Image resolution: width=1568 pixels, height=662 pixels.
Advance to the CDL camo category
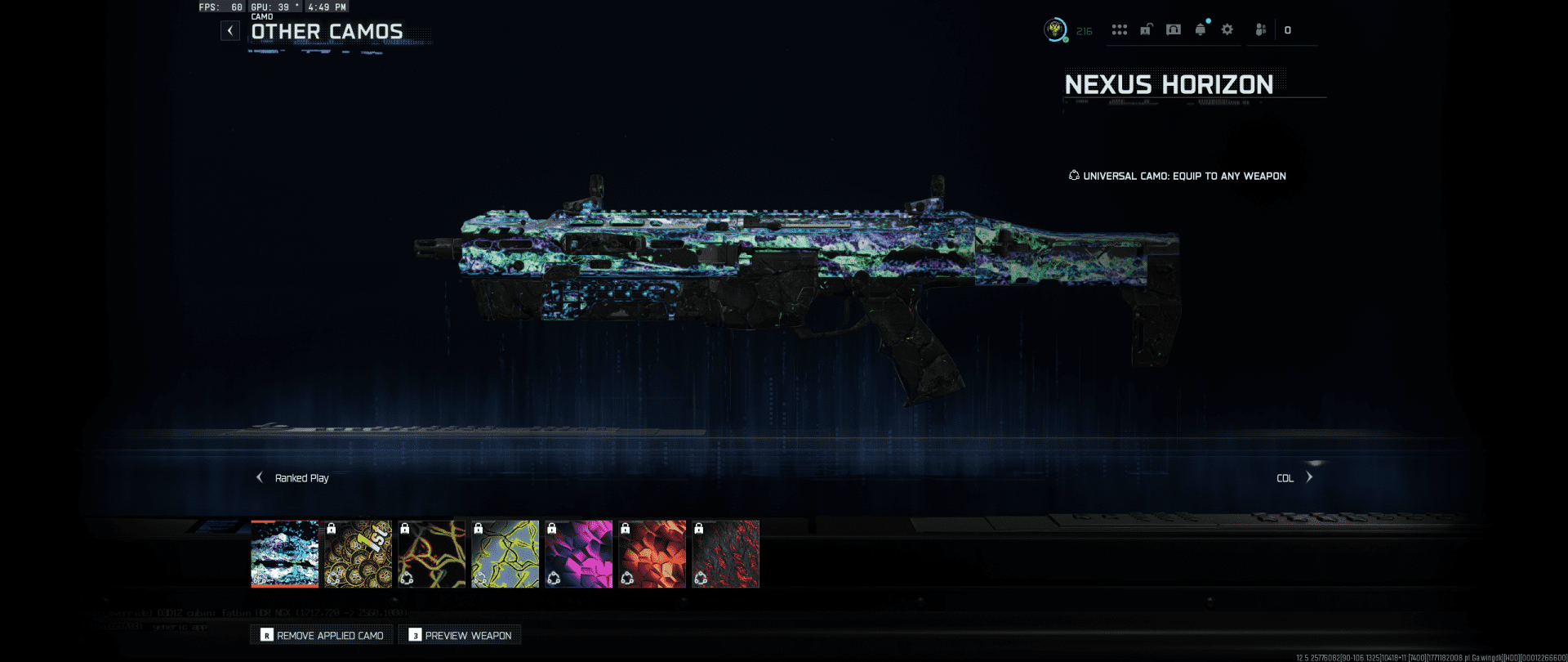1310,476
